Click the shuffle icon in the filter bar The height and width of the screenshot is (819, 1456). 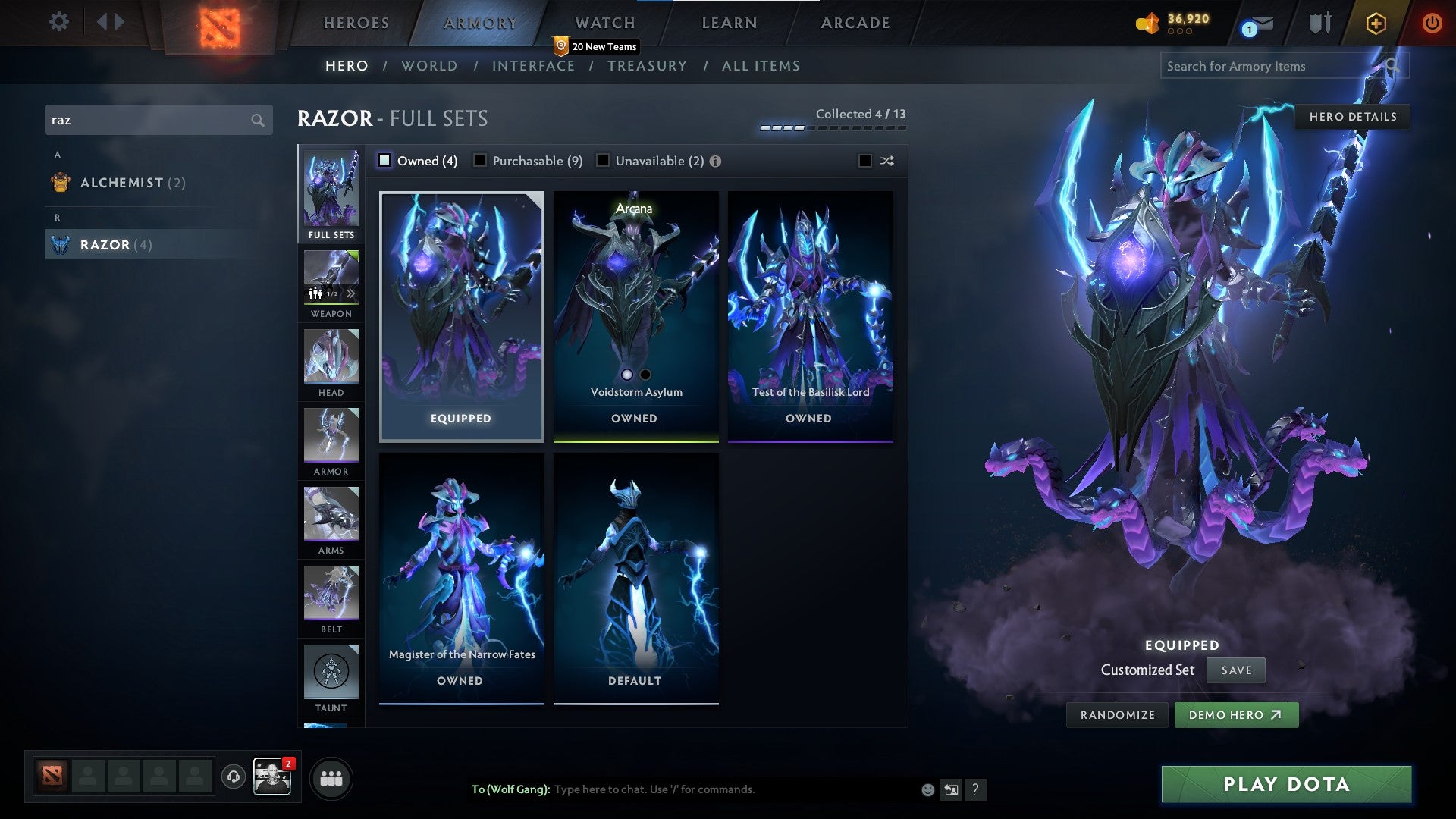(886, 161)
